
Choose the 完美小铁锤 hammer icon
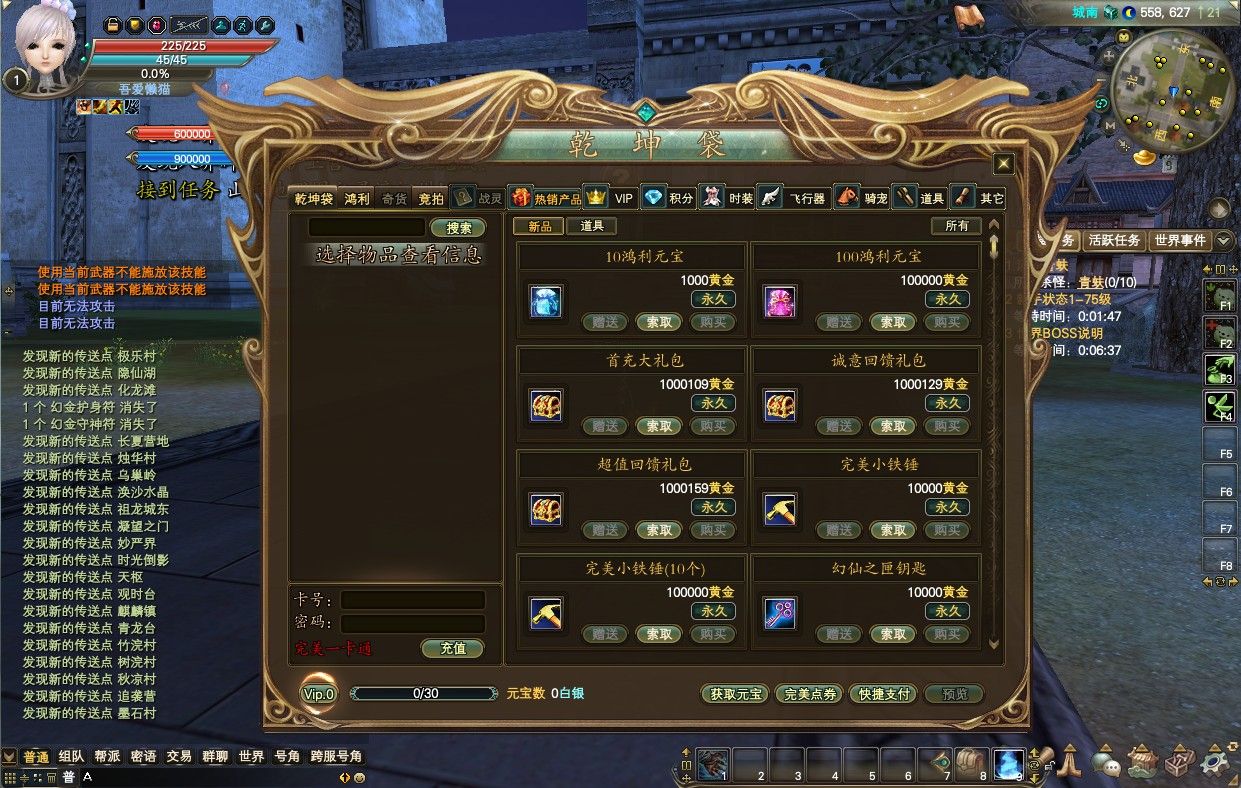pyautogui.click(x=780, y=509)
